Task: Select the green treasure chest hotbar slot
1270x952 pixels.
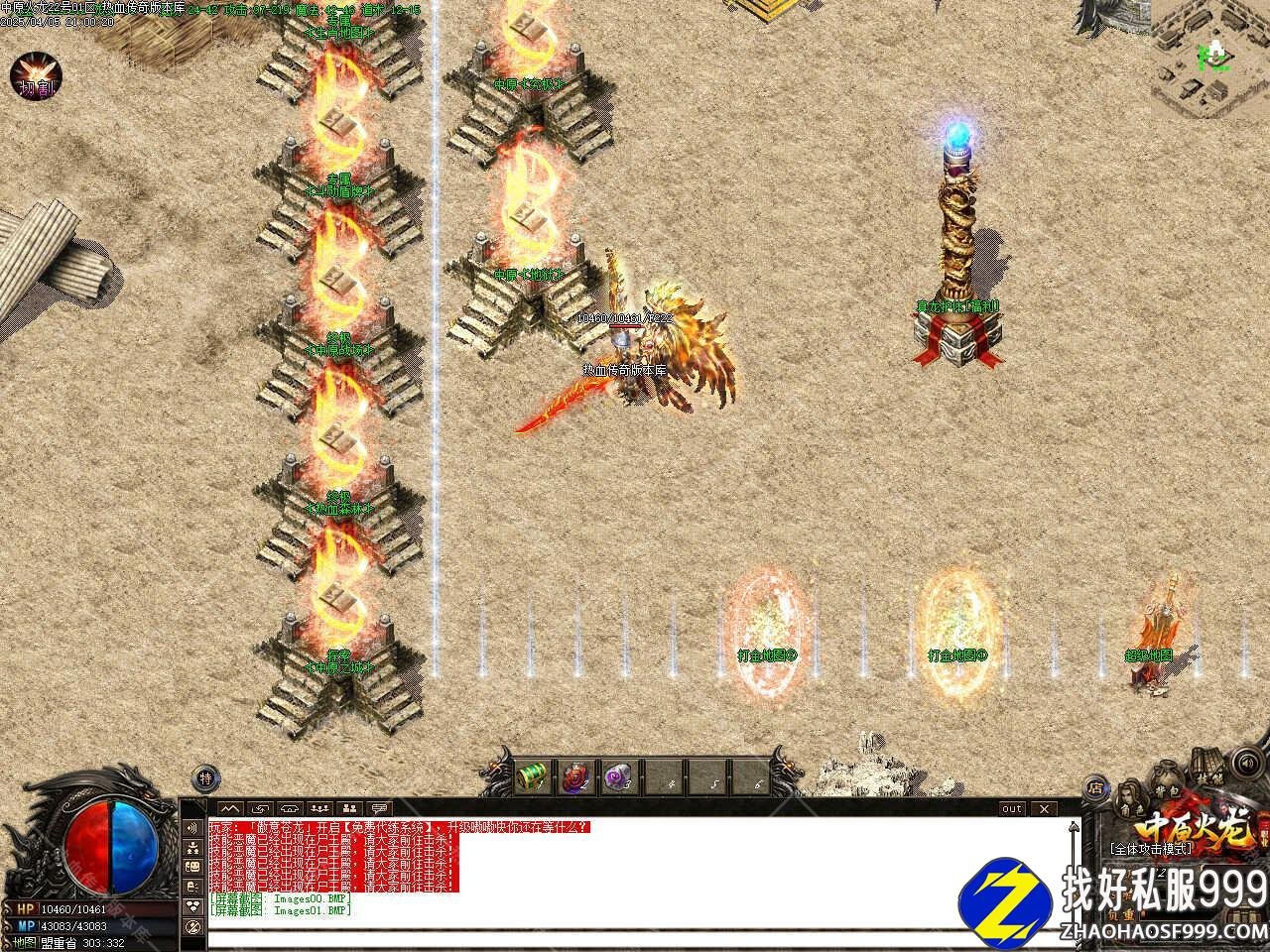Action: pyautogui.click(x=534, y=777)
